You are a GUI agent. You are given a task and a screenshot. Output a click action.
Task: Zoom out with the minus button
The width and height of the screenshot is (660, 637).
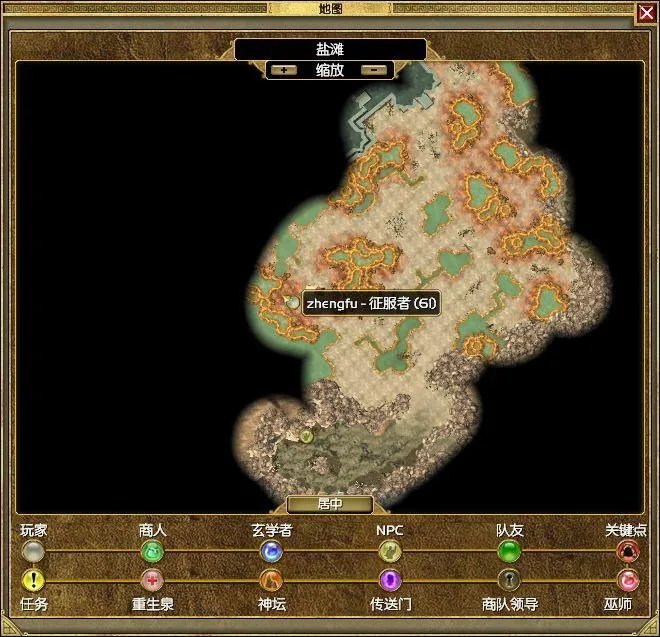click(374, 70)
